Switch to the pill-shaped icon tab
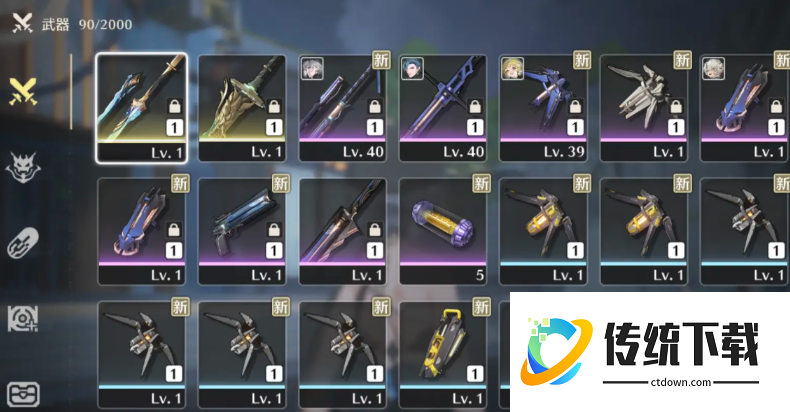The image size is (790, 412). 22,245
